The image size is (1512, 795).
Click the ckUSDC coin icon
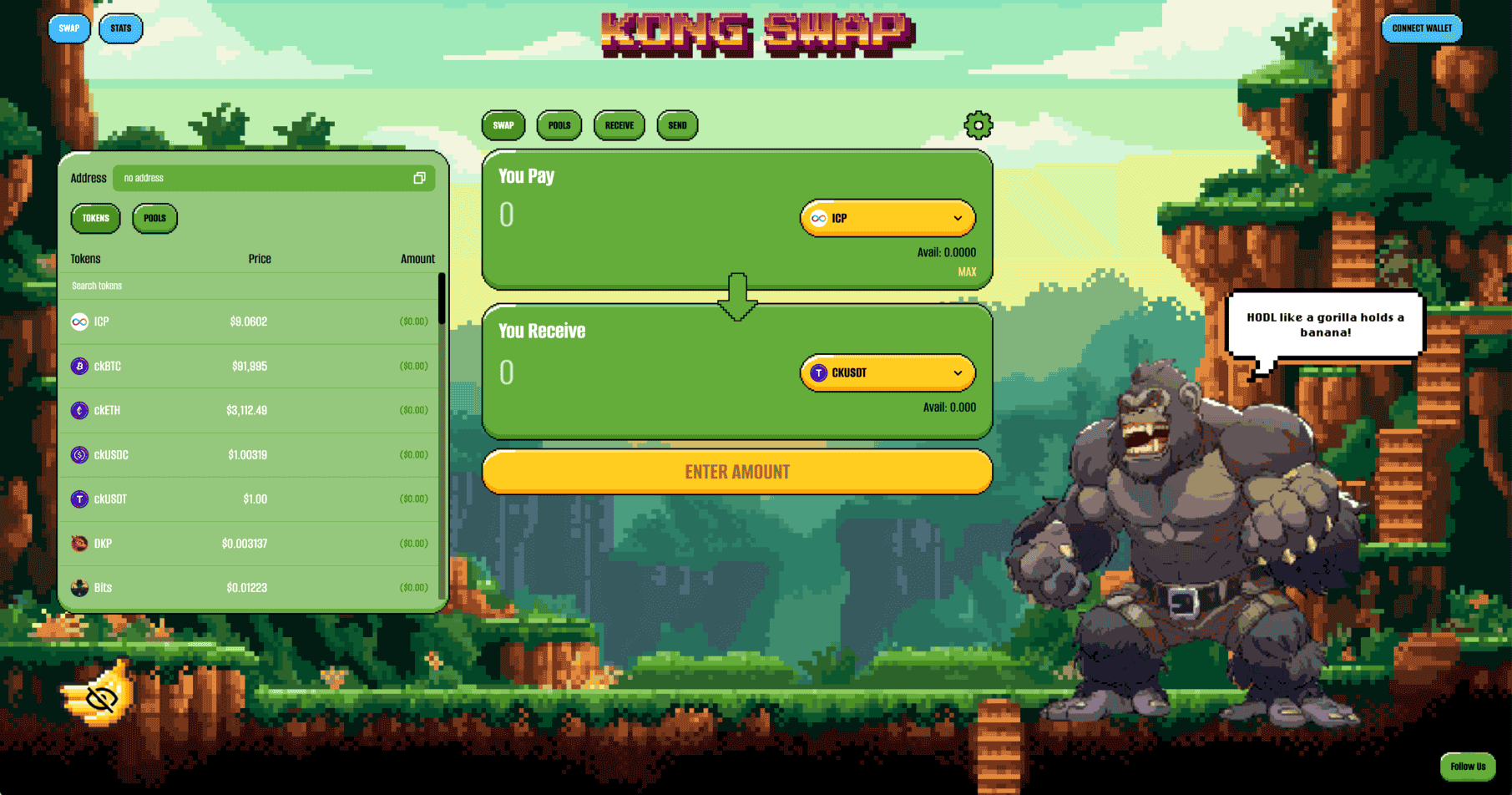[79, 454]
